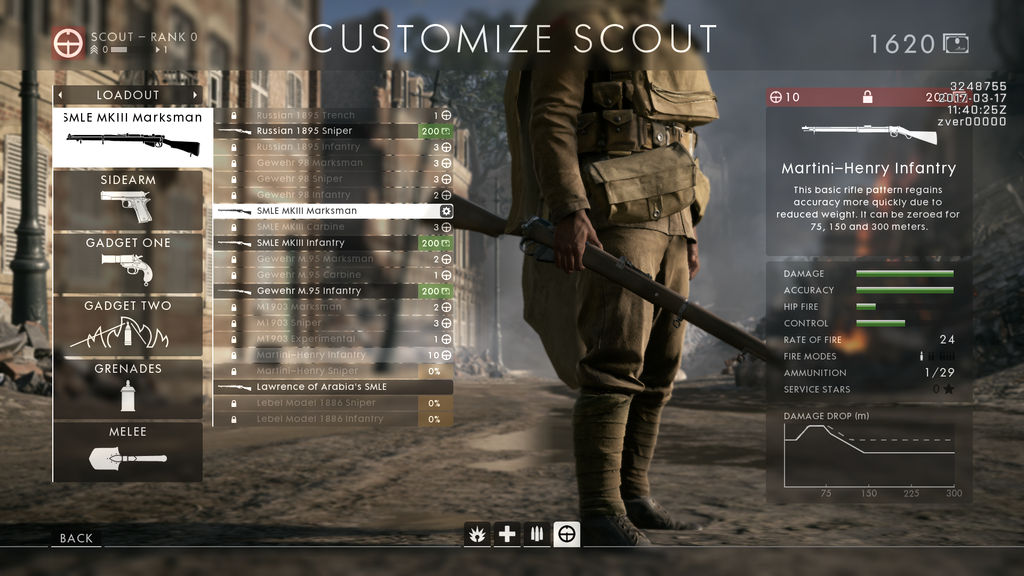This screenshot has width=1024, height=576.
Task: Switch to the Medic class tab
Action: click(507, 534)
